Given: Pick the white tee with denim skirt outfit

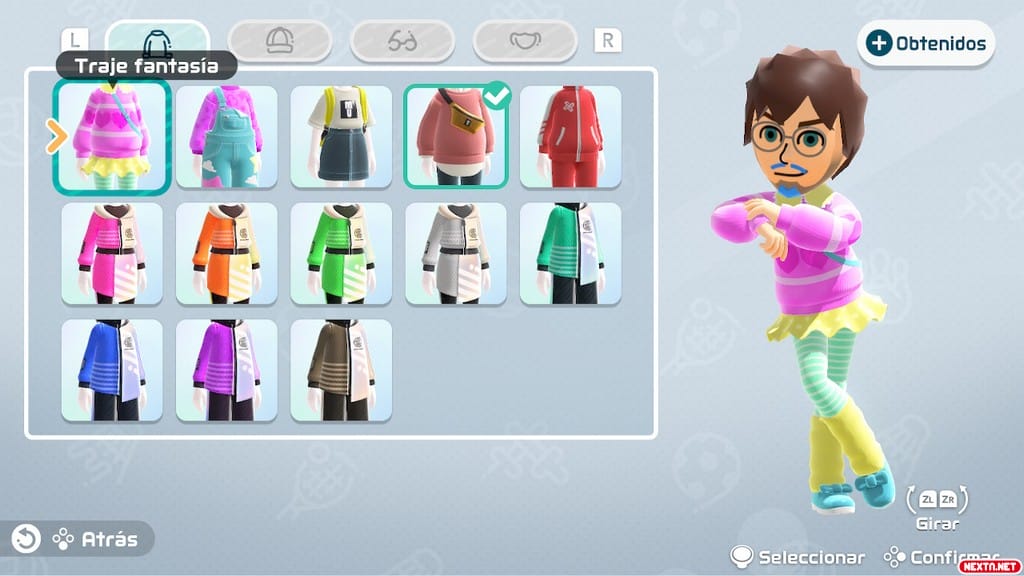Looking at the screenshot, I should (x=341, y=137).
